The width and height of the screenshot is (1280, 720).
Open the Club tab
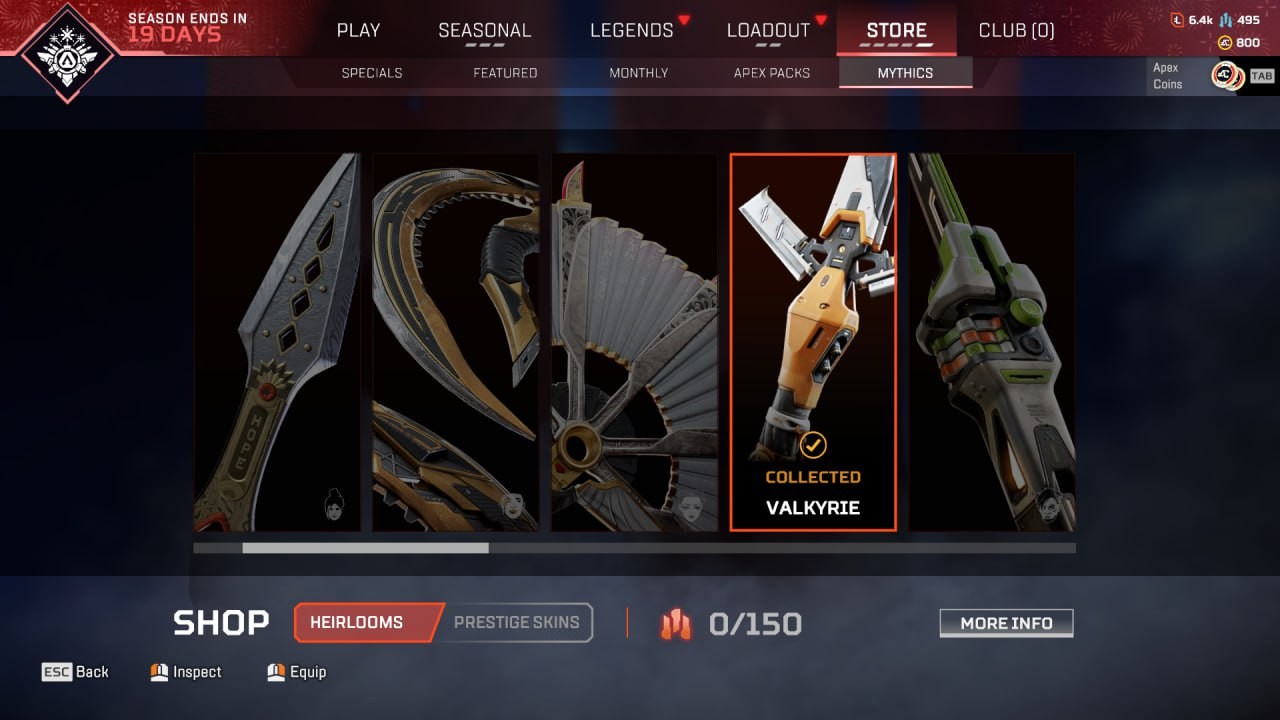click(1016, 30)
